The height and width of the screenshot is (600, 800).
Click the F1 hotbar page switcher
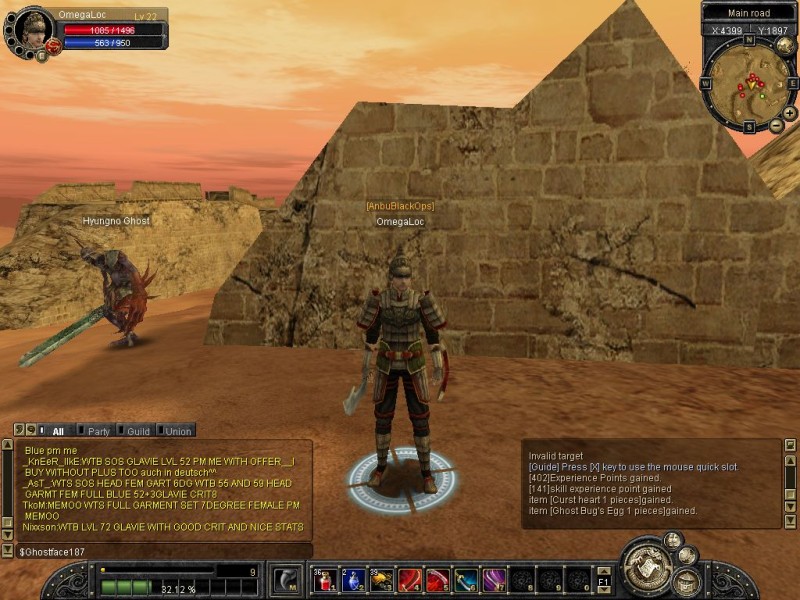(603, 579)
